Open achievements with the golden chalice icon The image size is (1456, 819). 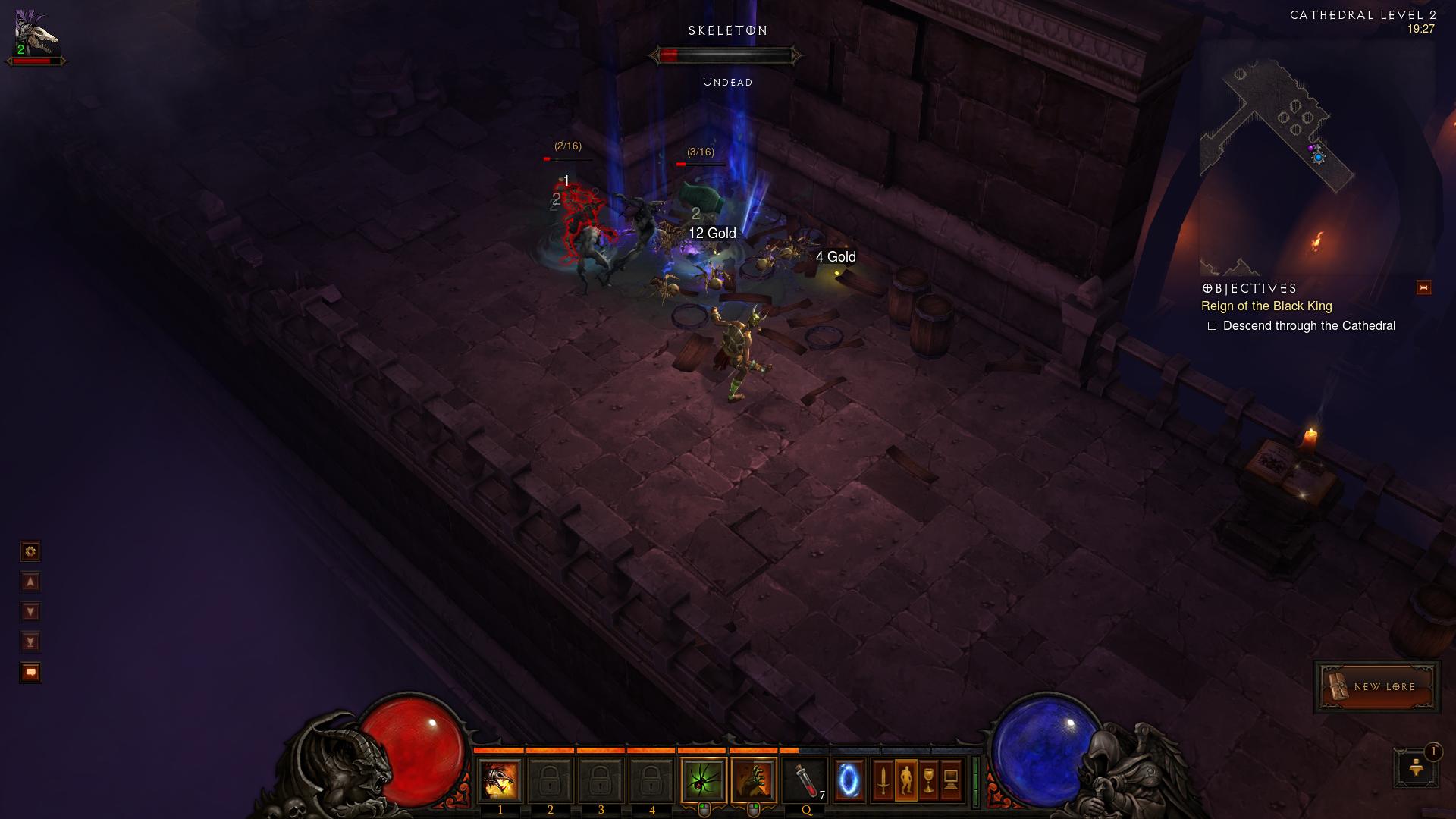point(928,780)
